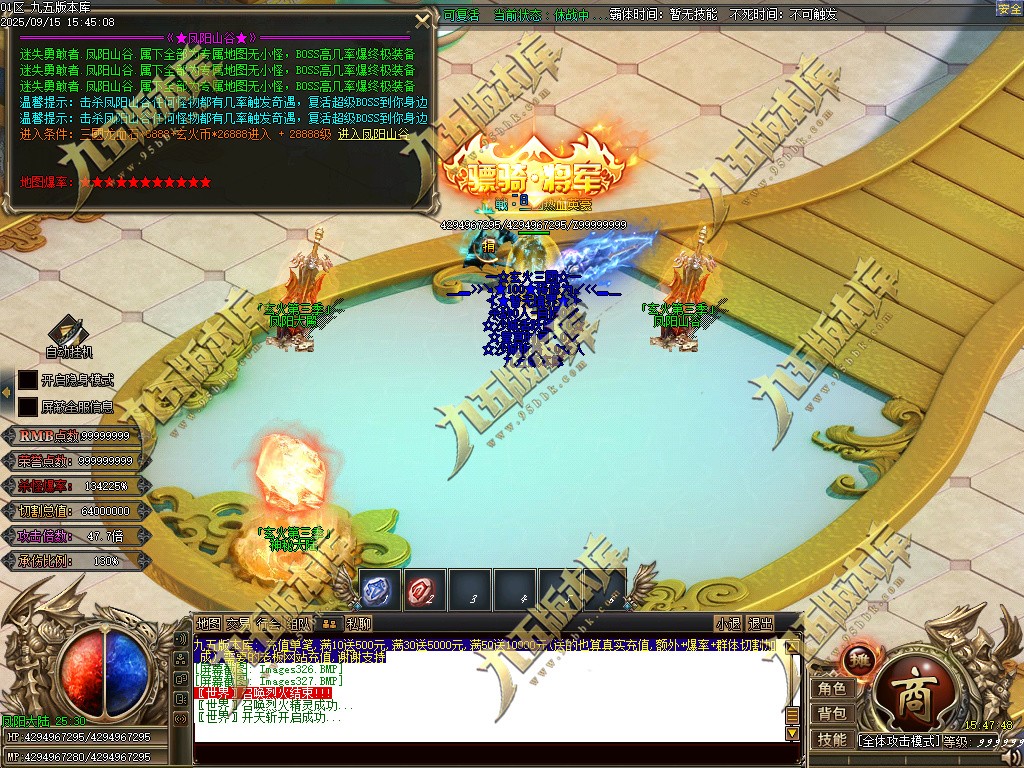This screenshot has height=768, width=1024.
Task: Change the 全体攻击模式 attack mode
Action: [x=898, y=741]
